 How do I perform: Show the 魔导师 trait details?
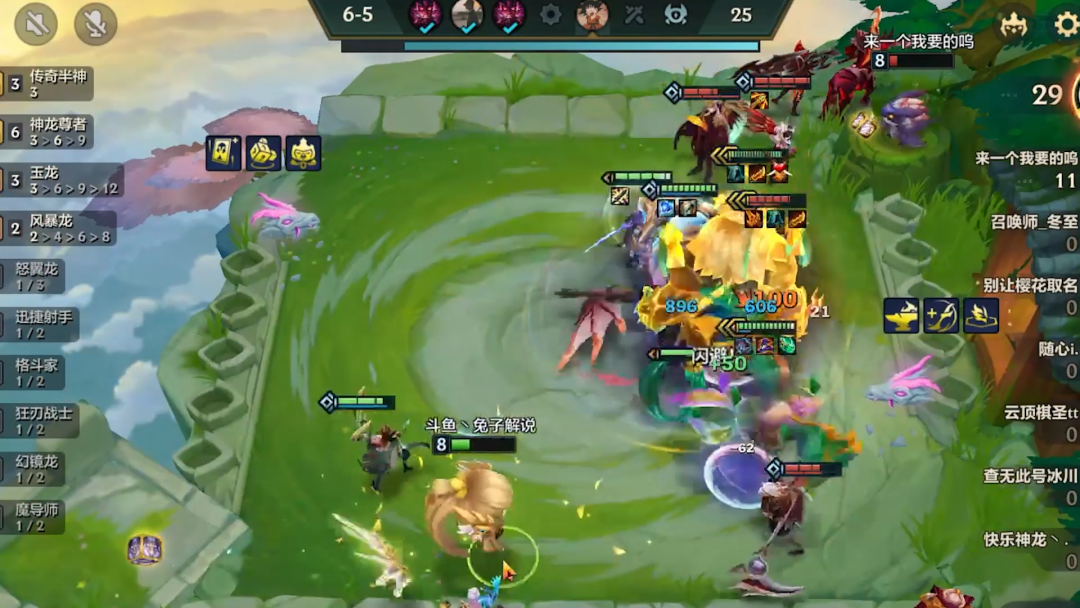point(41,516)
